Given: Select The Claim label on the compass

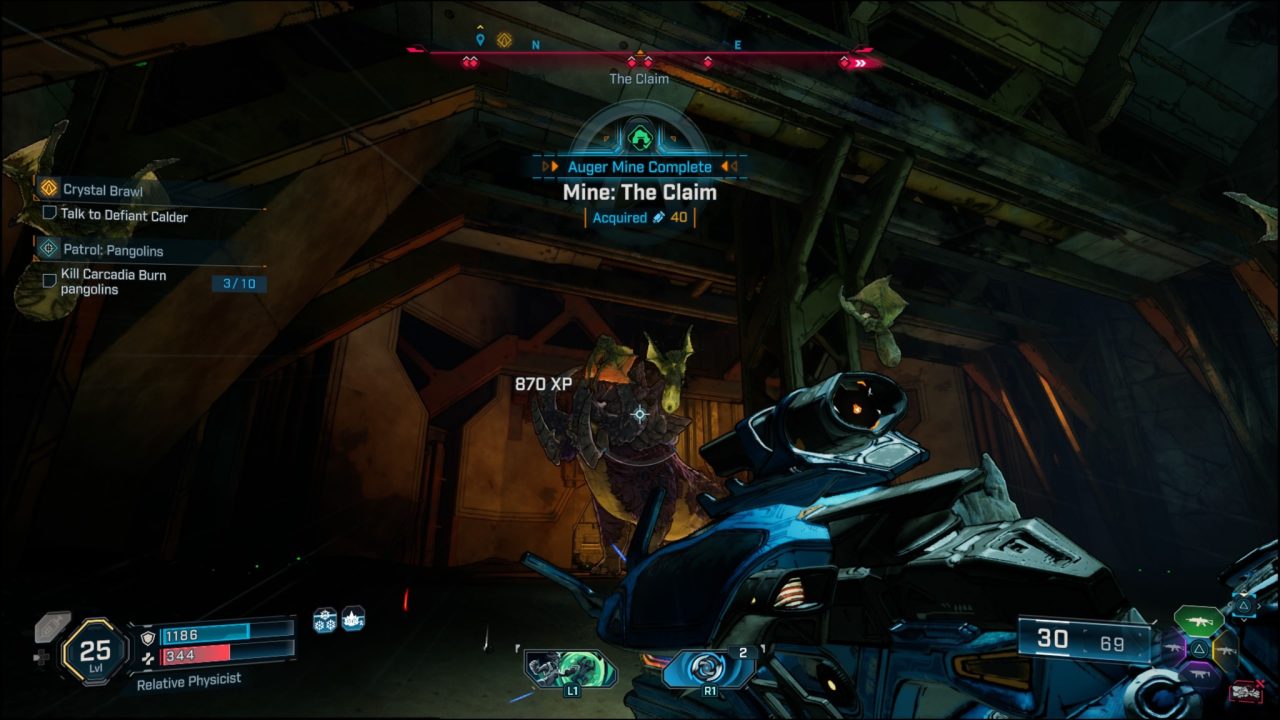Looking at the screenshot, I should pos(638,79).
